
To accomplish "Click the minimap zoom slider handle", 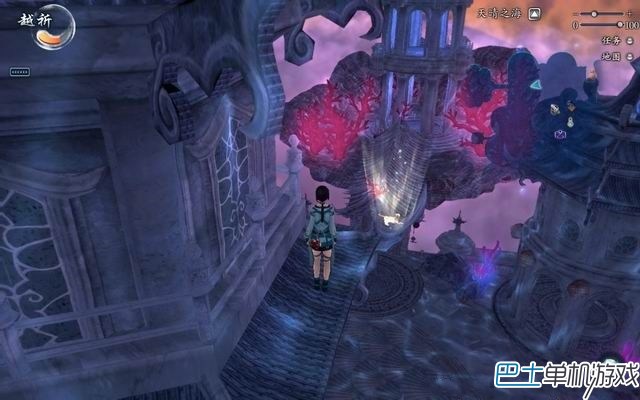I will [x=595, y=13].
